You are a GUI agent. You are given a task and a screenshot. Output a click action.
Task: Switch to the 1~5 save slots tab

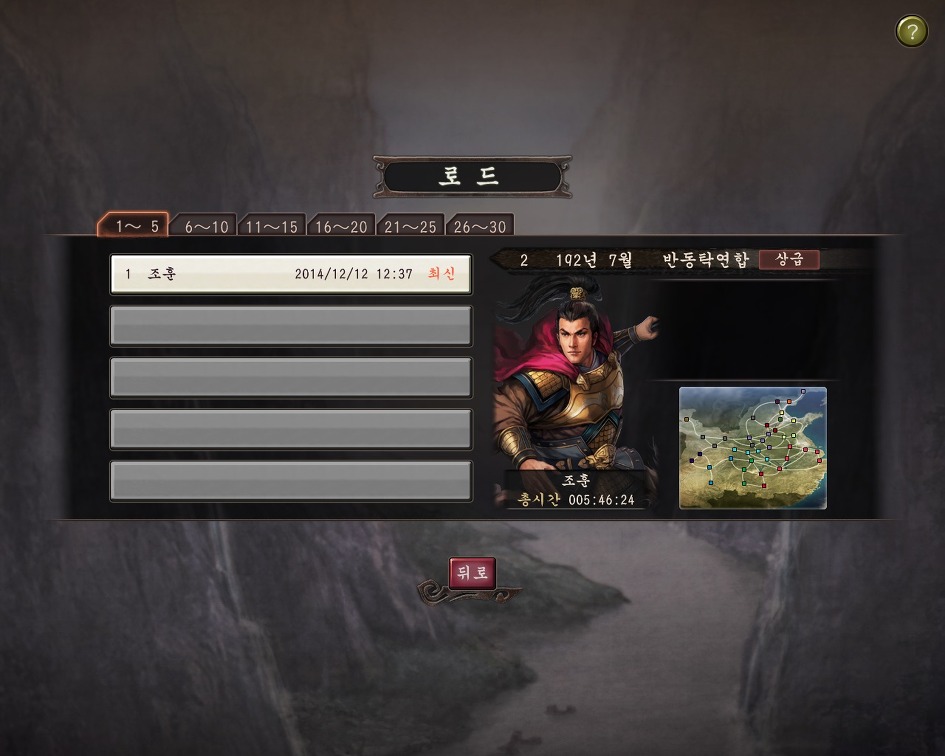coord(135,226)
